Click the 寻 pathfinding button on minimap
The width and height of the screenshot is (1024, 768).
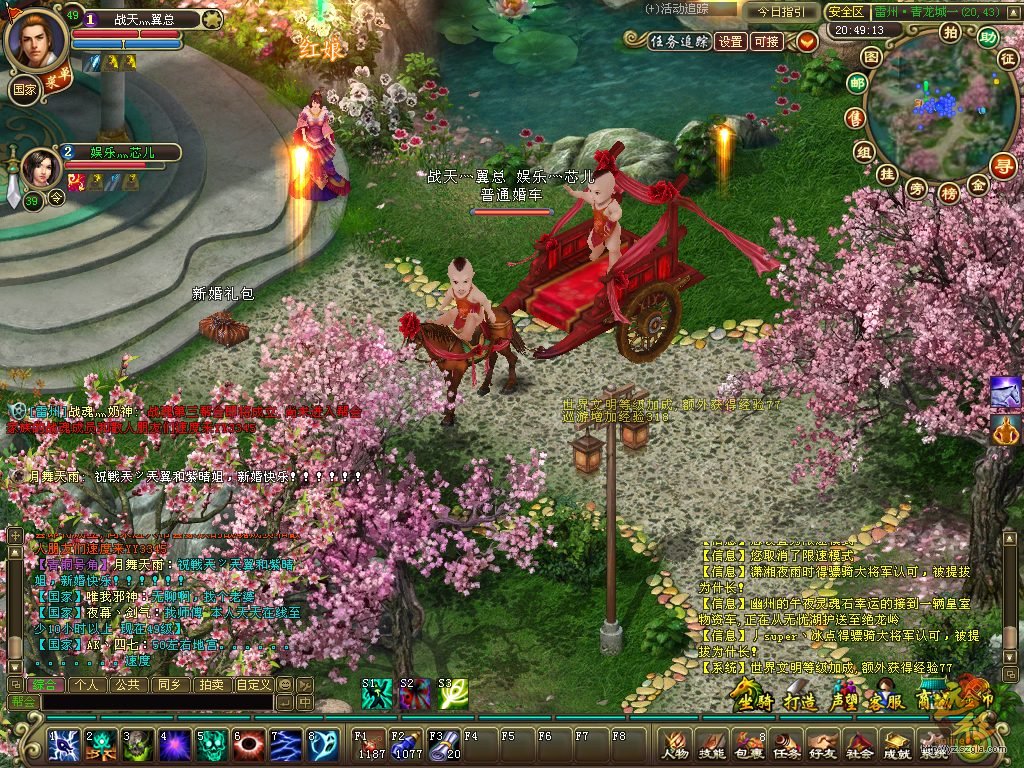tap(1002, 166)
